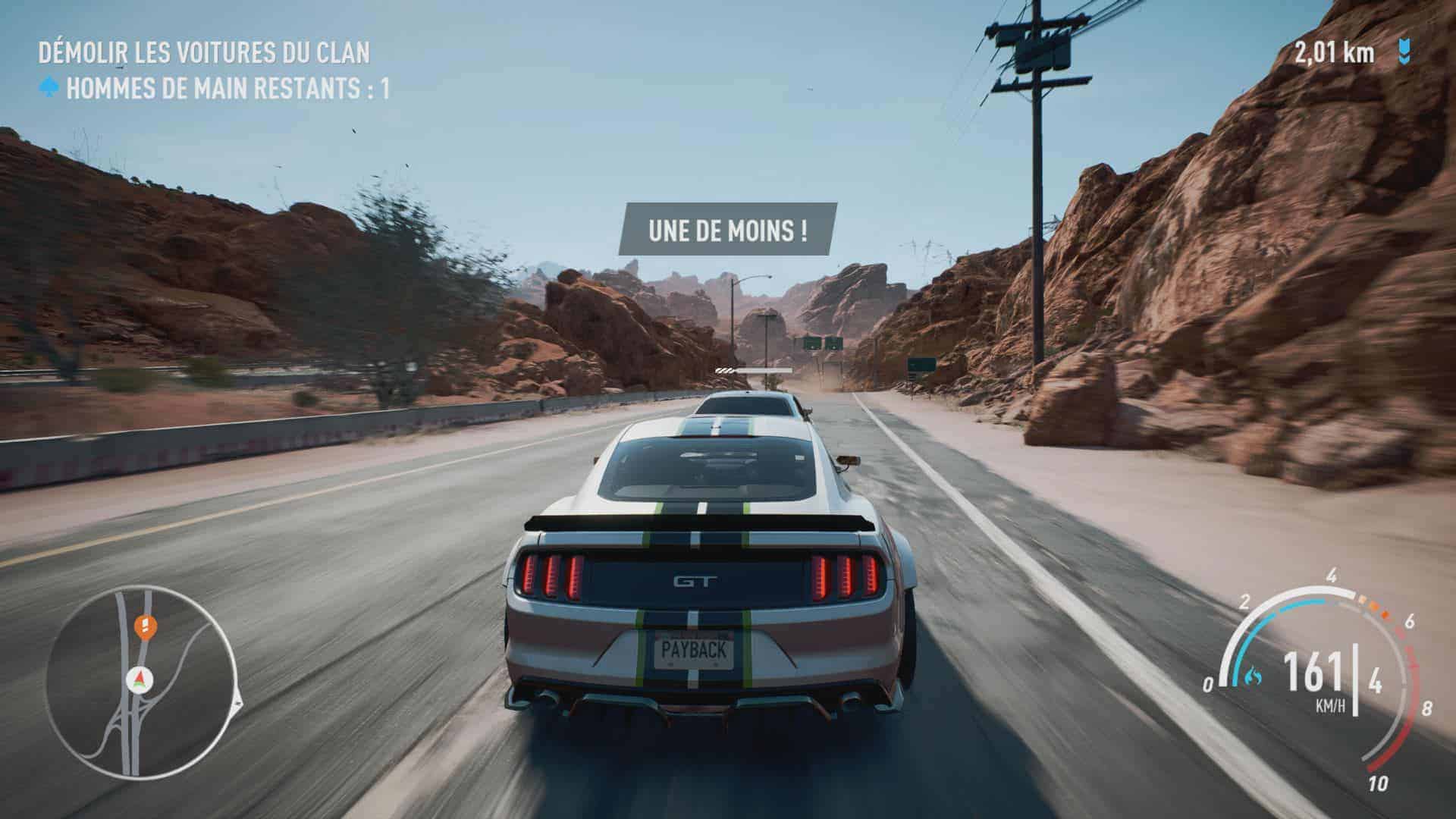Select the blue spade clan icon

[49, 89]
